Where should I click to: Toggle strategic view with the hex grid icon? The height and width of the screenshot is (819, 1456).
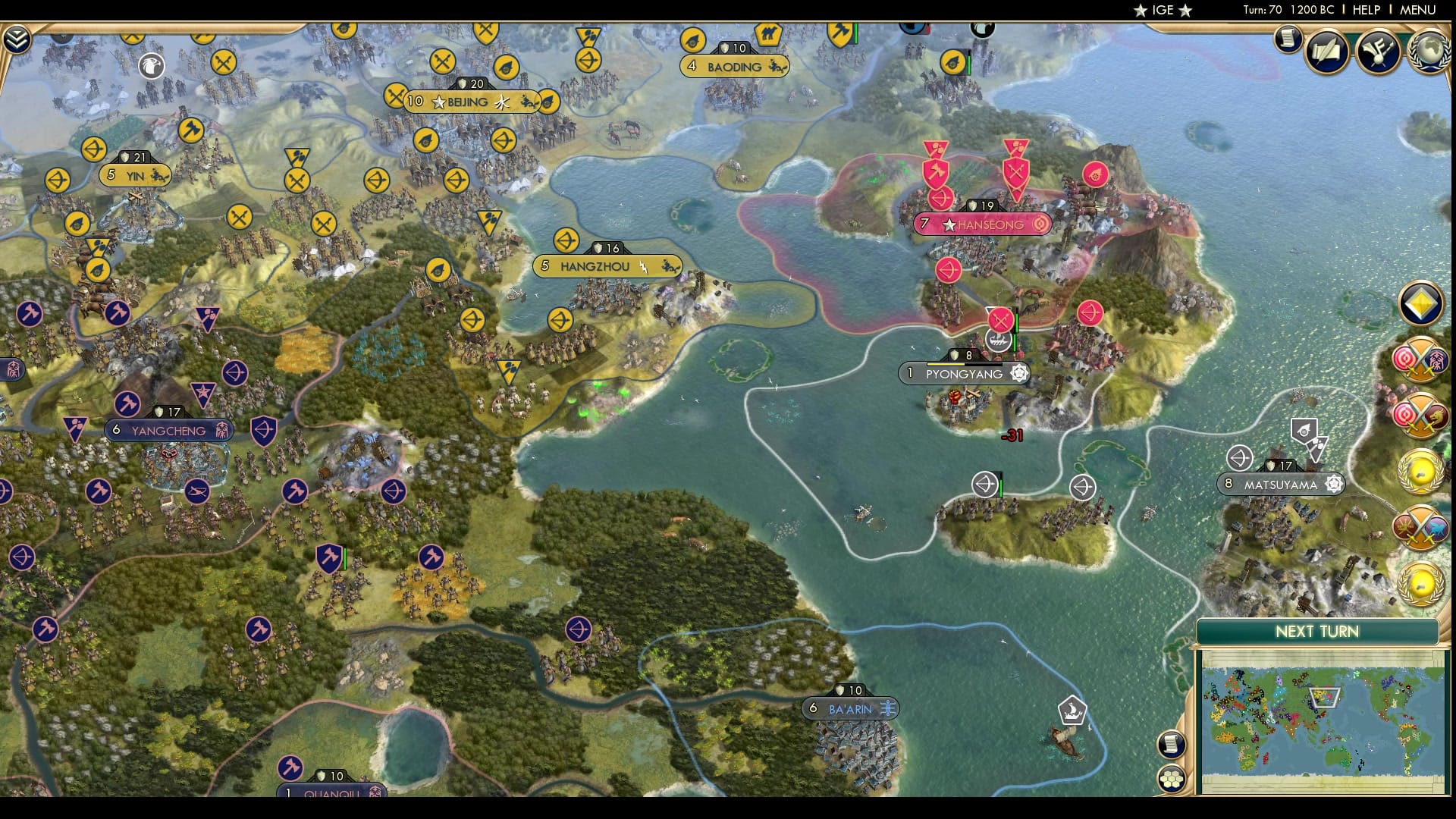point(1172,777)
